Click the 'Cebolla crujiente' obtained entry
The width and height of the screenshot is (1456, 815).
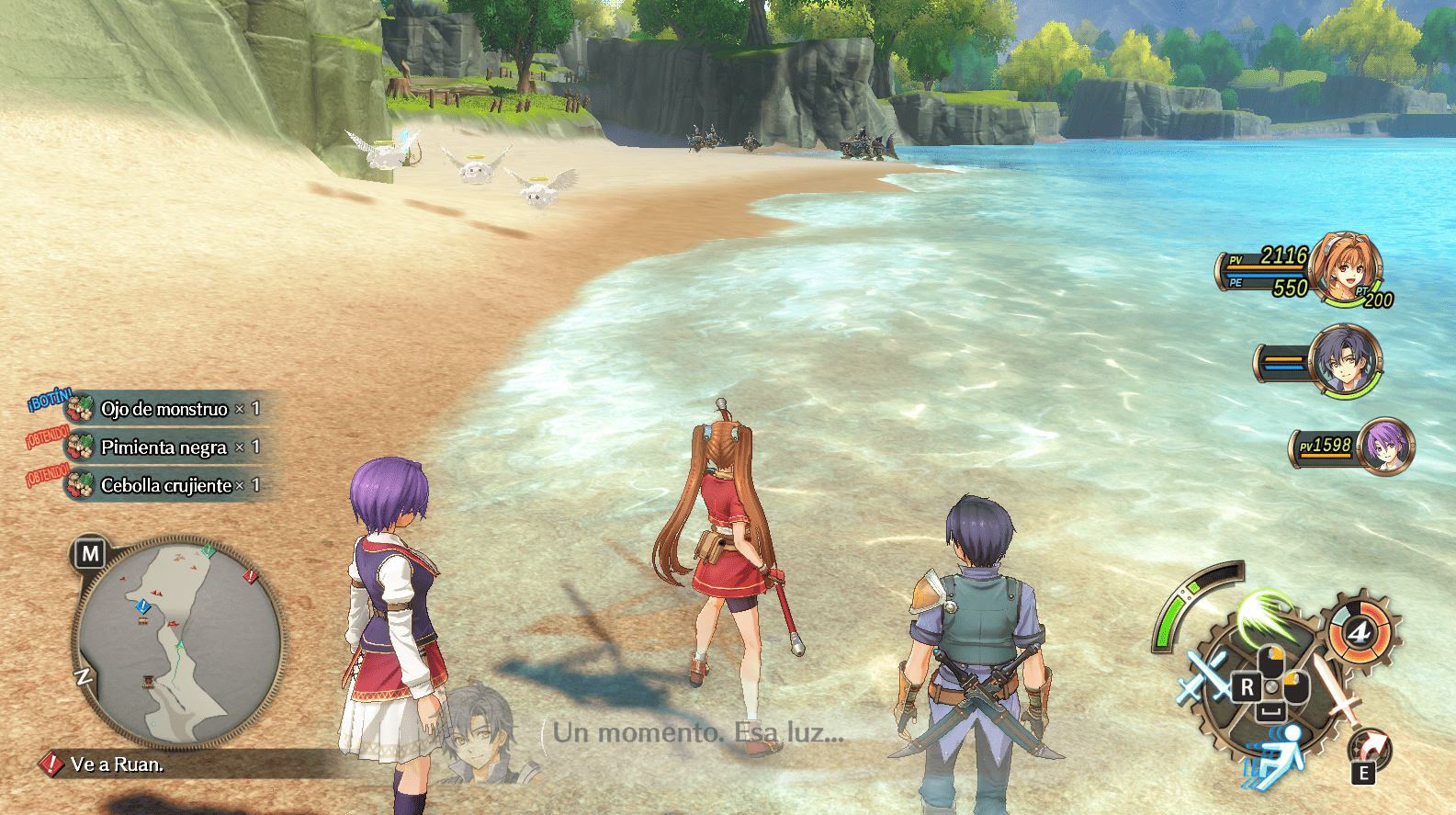[165, 485]
